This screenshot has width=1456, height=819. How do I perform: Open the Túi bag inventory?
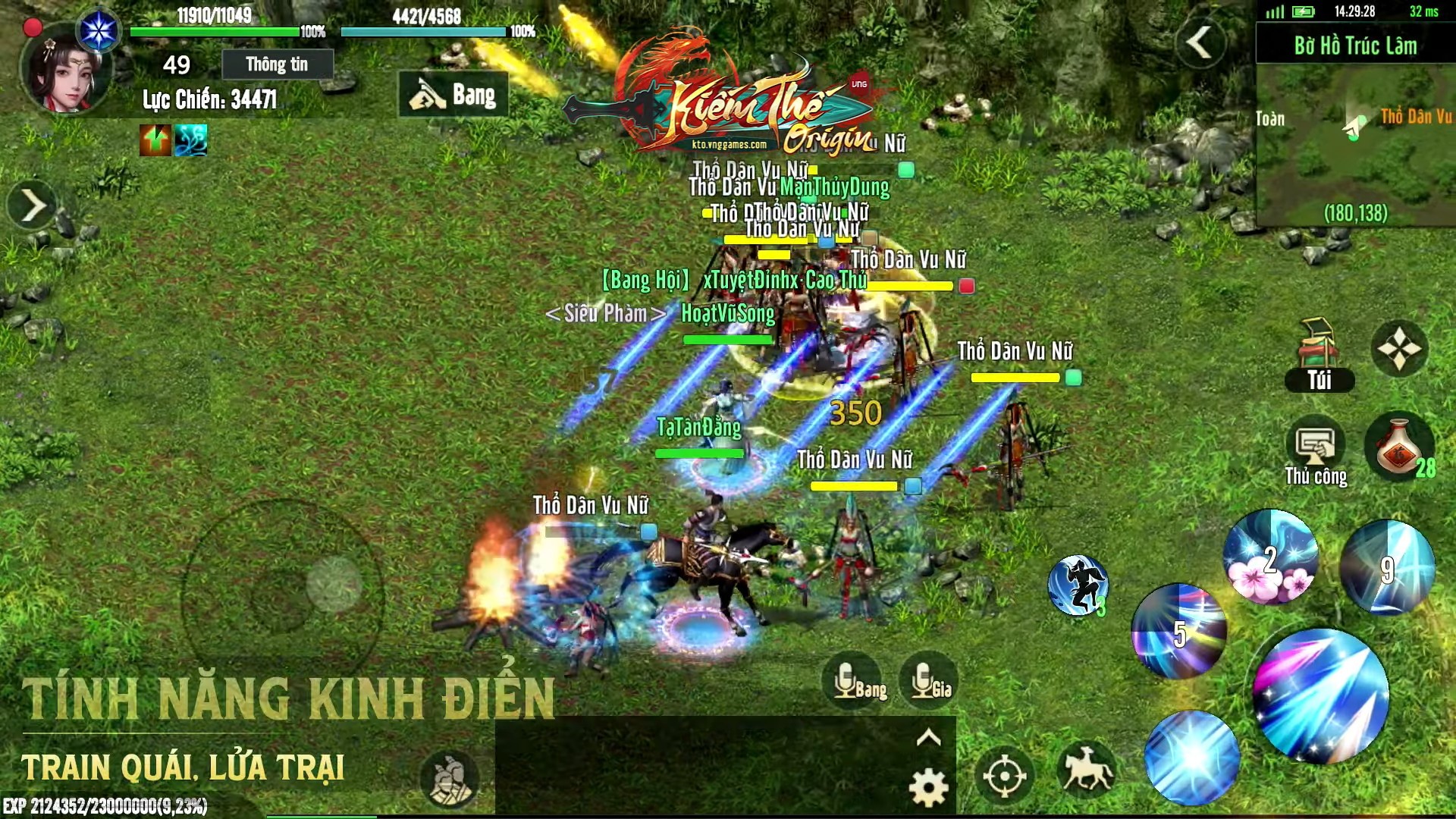(1319, 355)
